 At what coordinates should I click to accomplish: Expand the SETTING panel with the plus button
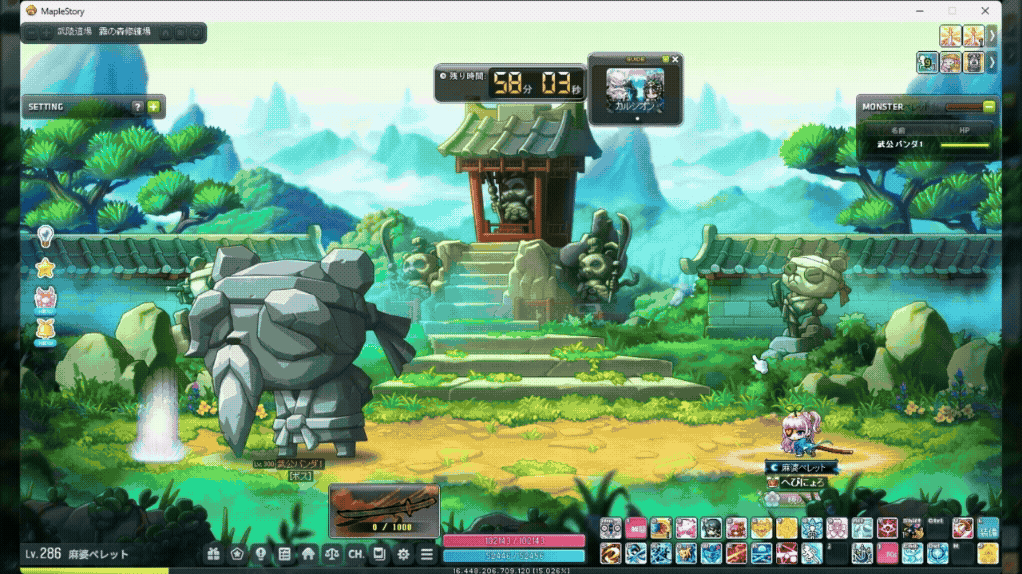(153, 107)
